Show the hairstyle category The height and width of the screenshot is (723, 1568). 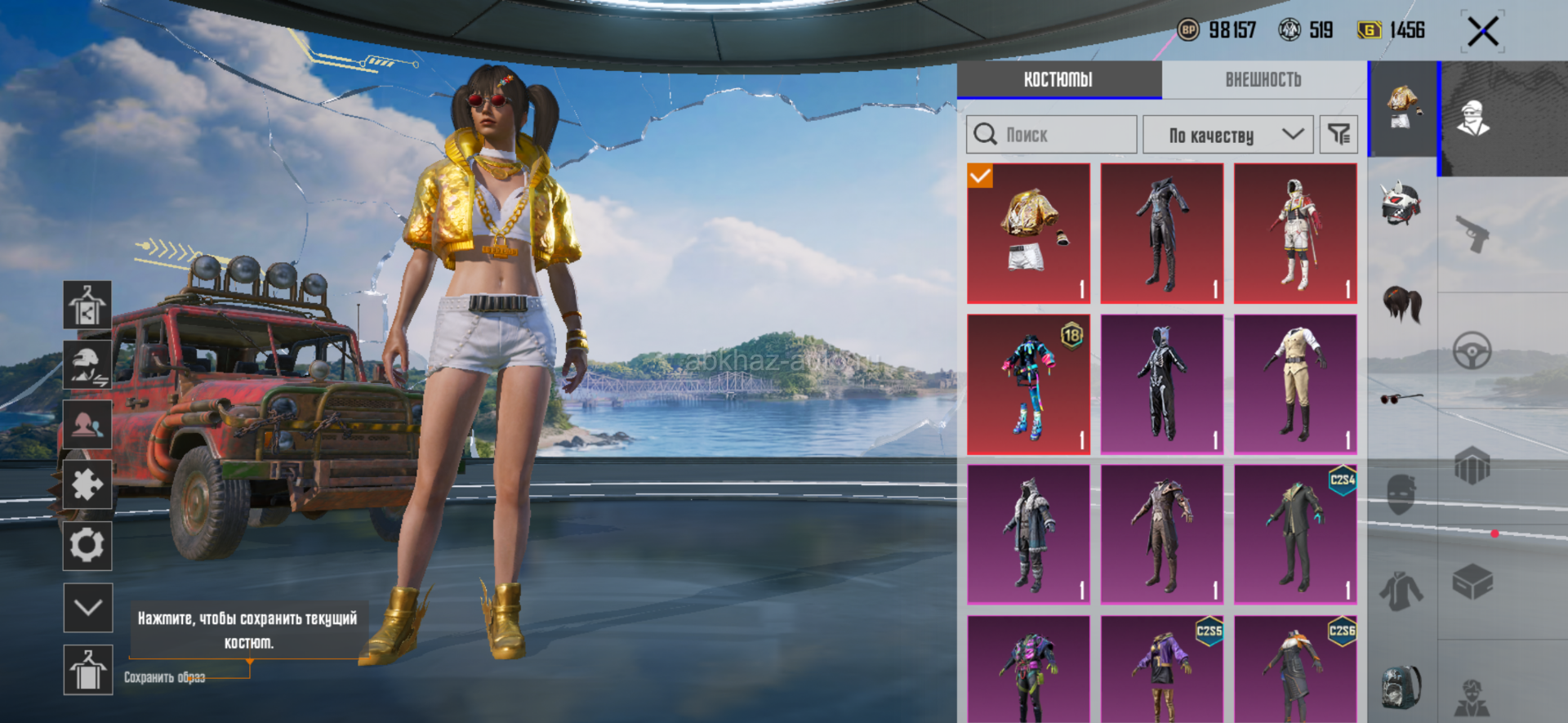(x=1401, y=303)
